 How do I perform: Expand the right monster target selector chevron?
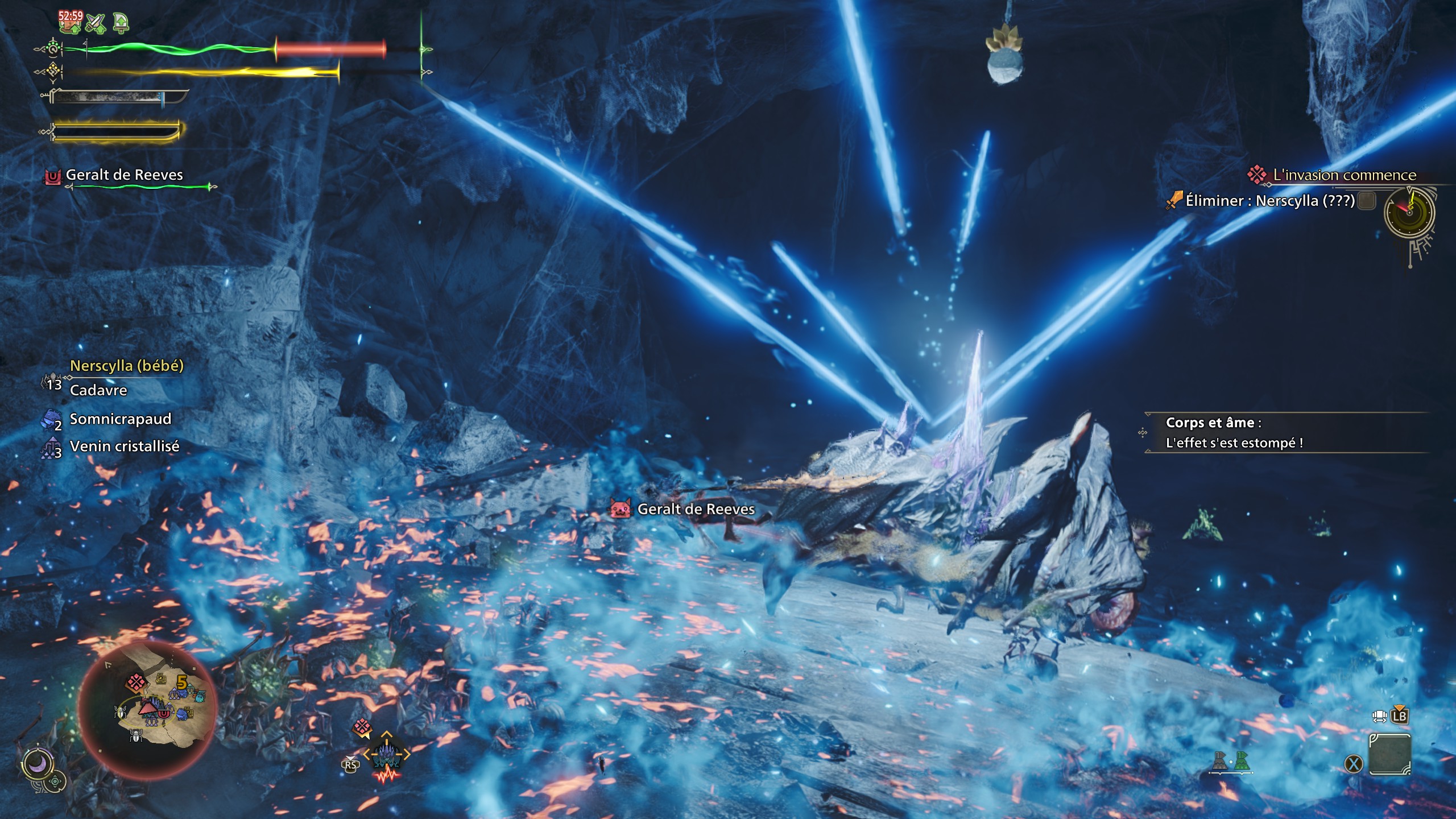407,754
